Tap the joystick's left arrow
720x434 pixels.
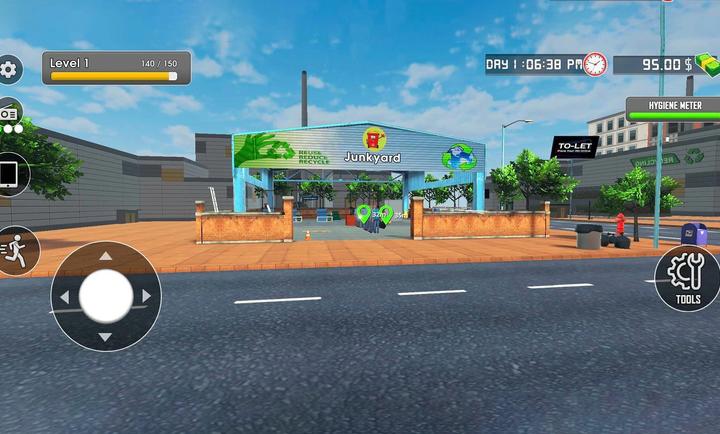point(65,297)
